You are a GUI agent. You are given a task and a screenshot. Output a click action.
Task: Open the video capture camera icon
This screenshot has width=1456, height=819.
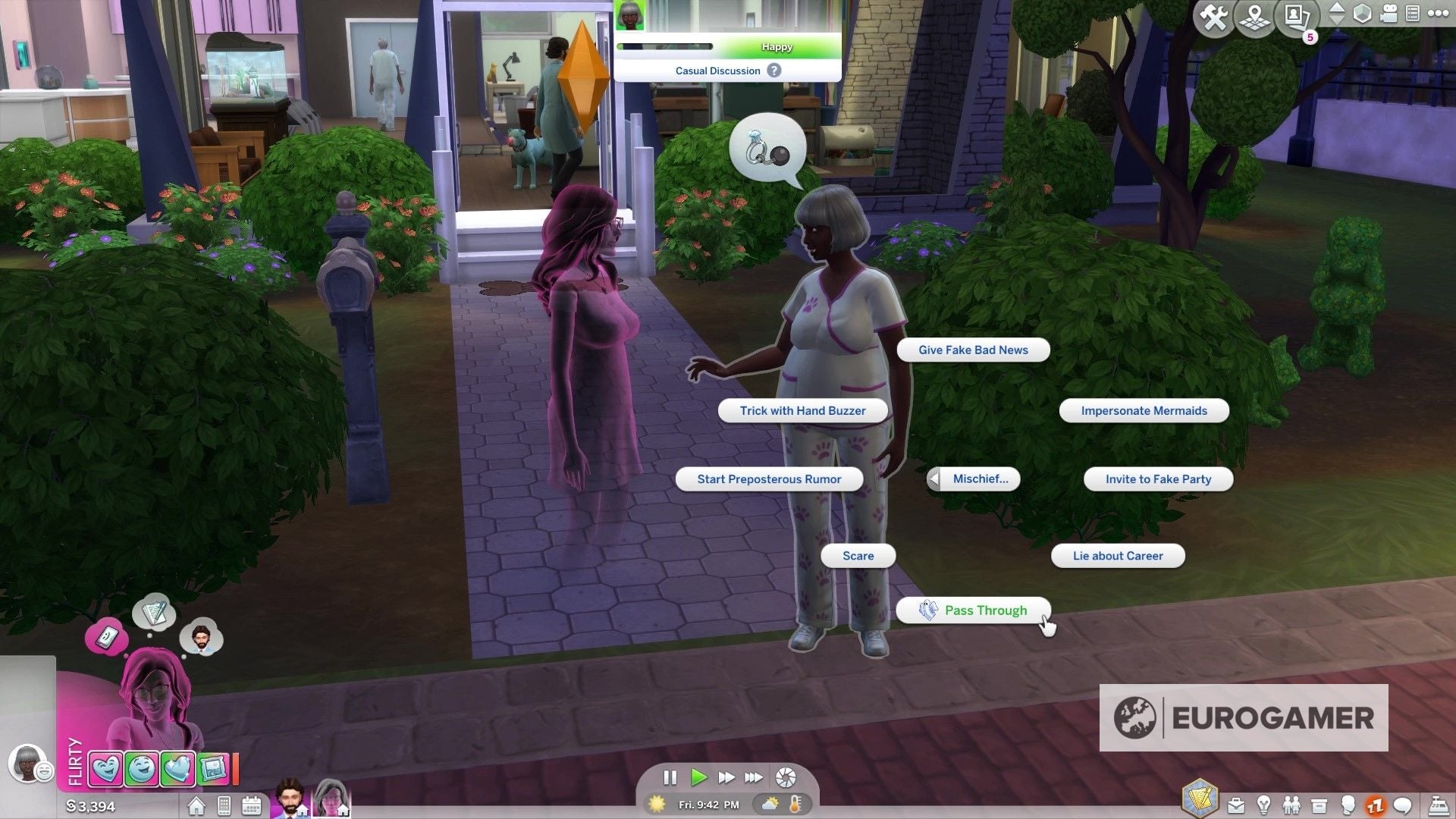[x=1388, y=13]
